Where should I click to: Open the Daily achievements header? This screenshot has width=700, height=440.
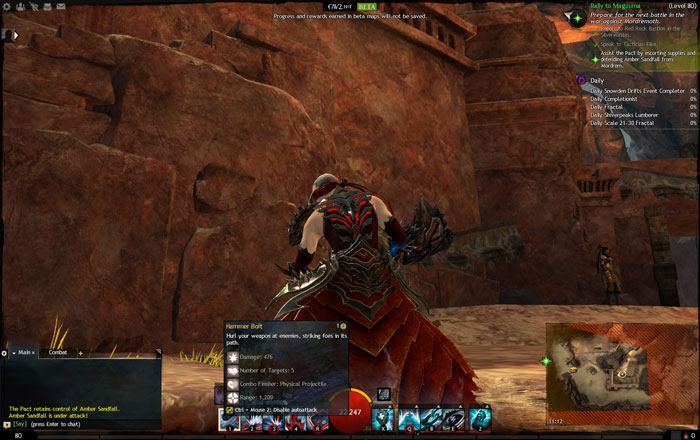597,80
